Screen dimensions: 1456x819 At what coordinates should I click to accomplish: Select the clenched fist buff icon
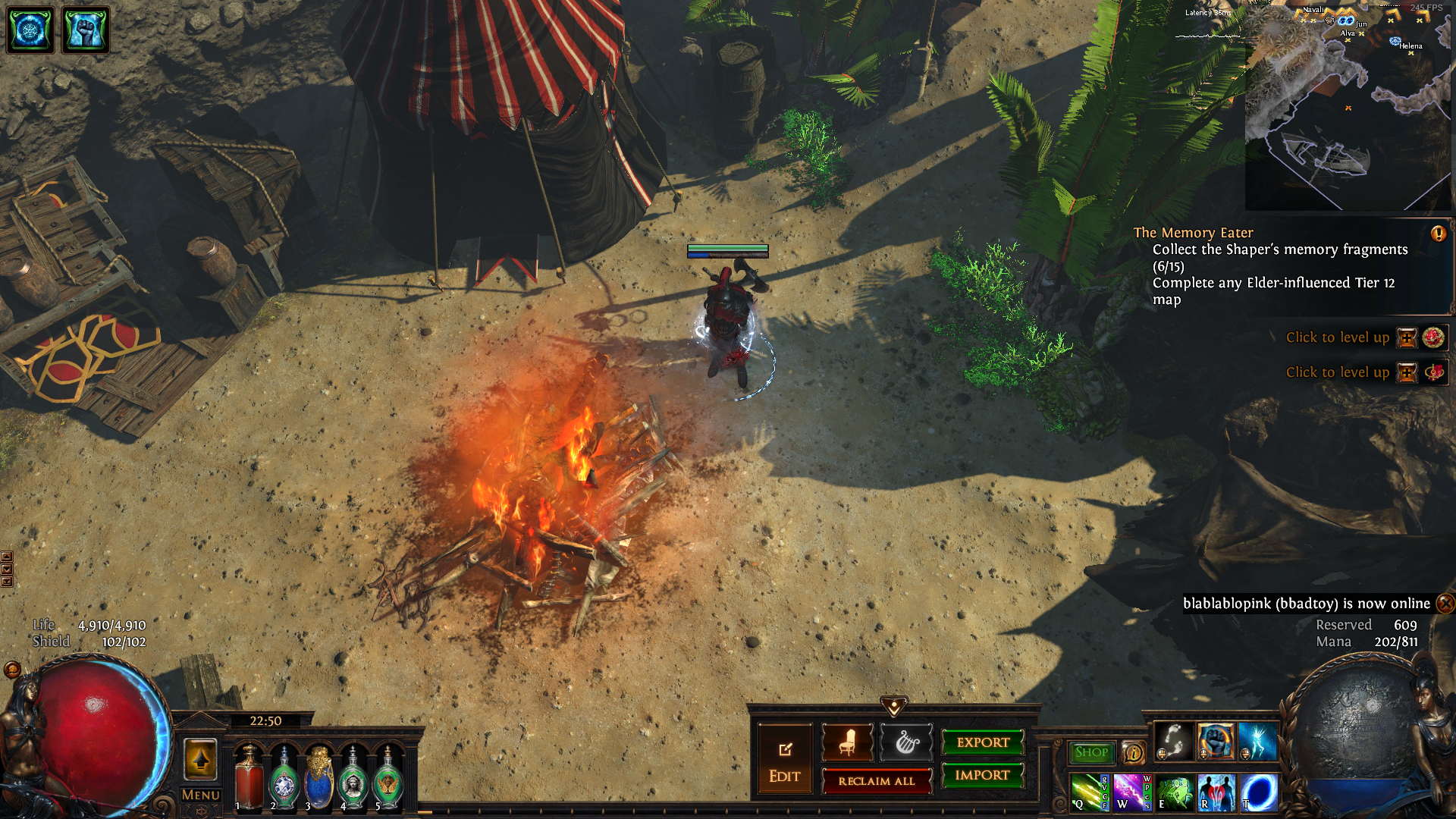tap(85, 30)
